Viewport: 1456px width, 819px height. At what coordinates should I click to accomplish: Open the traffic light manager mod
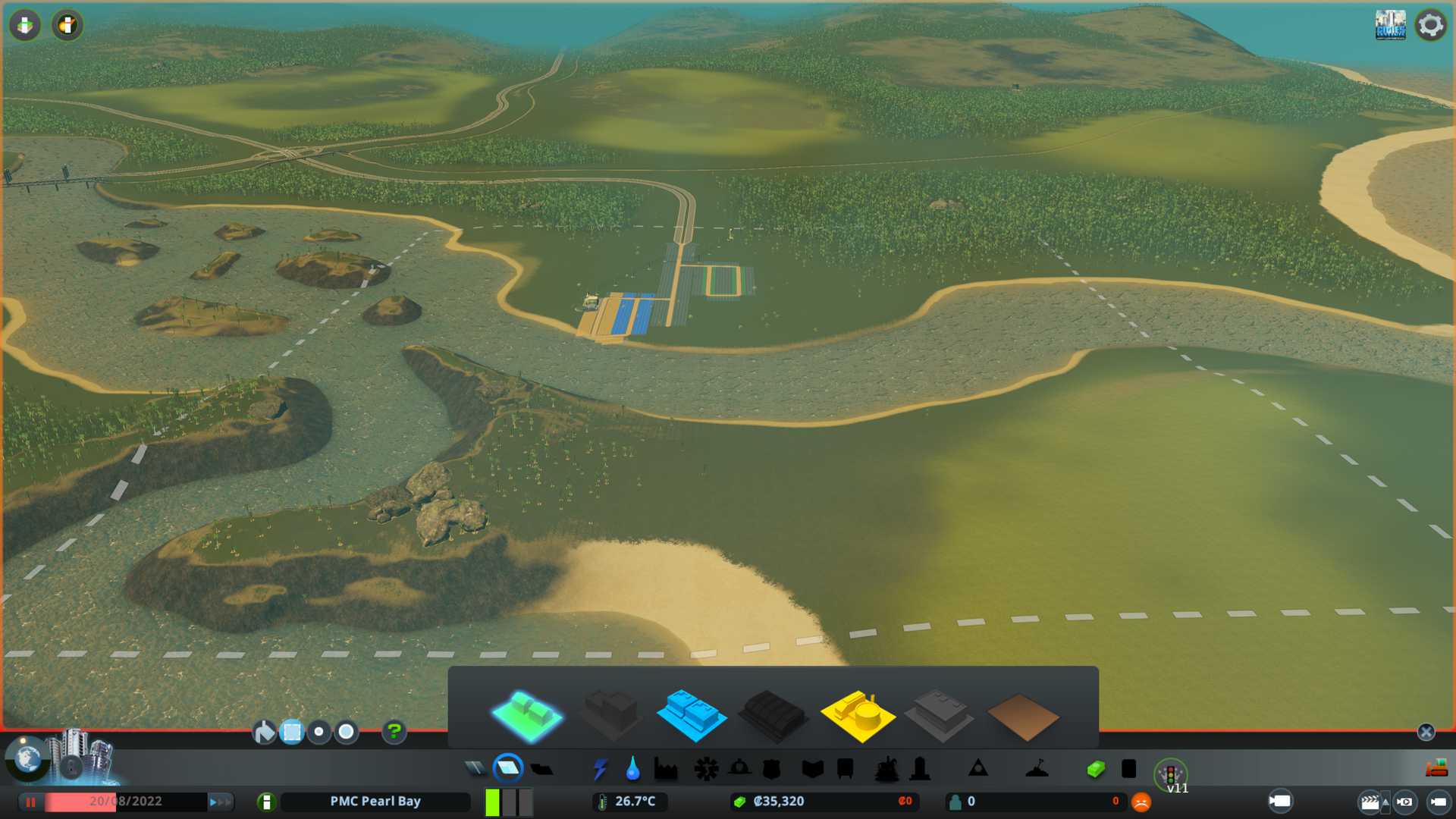(1170, 775)
